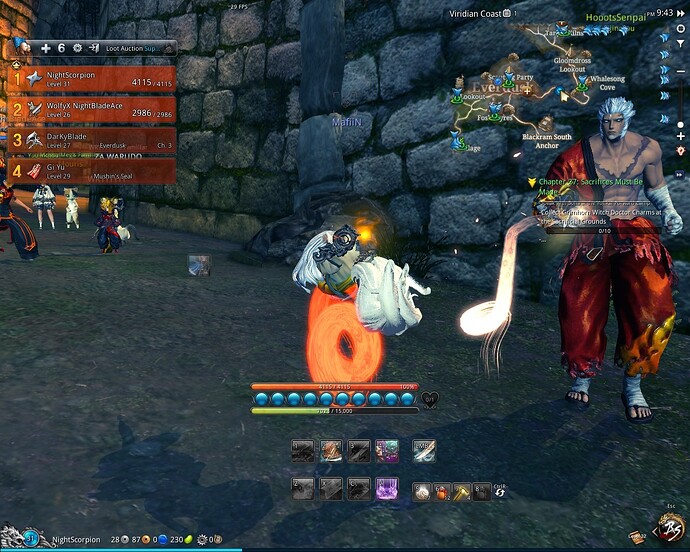Activate the purple-and-teal skill on the upper row
Screen dimensions: 690x552
coord(387,451)
